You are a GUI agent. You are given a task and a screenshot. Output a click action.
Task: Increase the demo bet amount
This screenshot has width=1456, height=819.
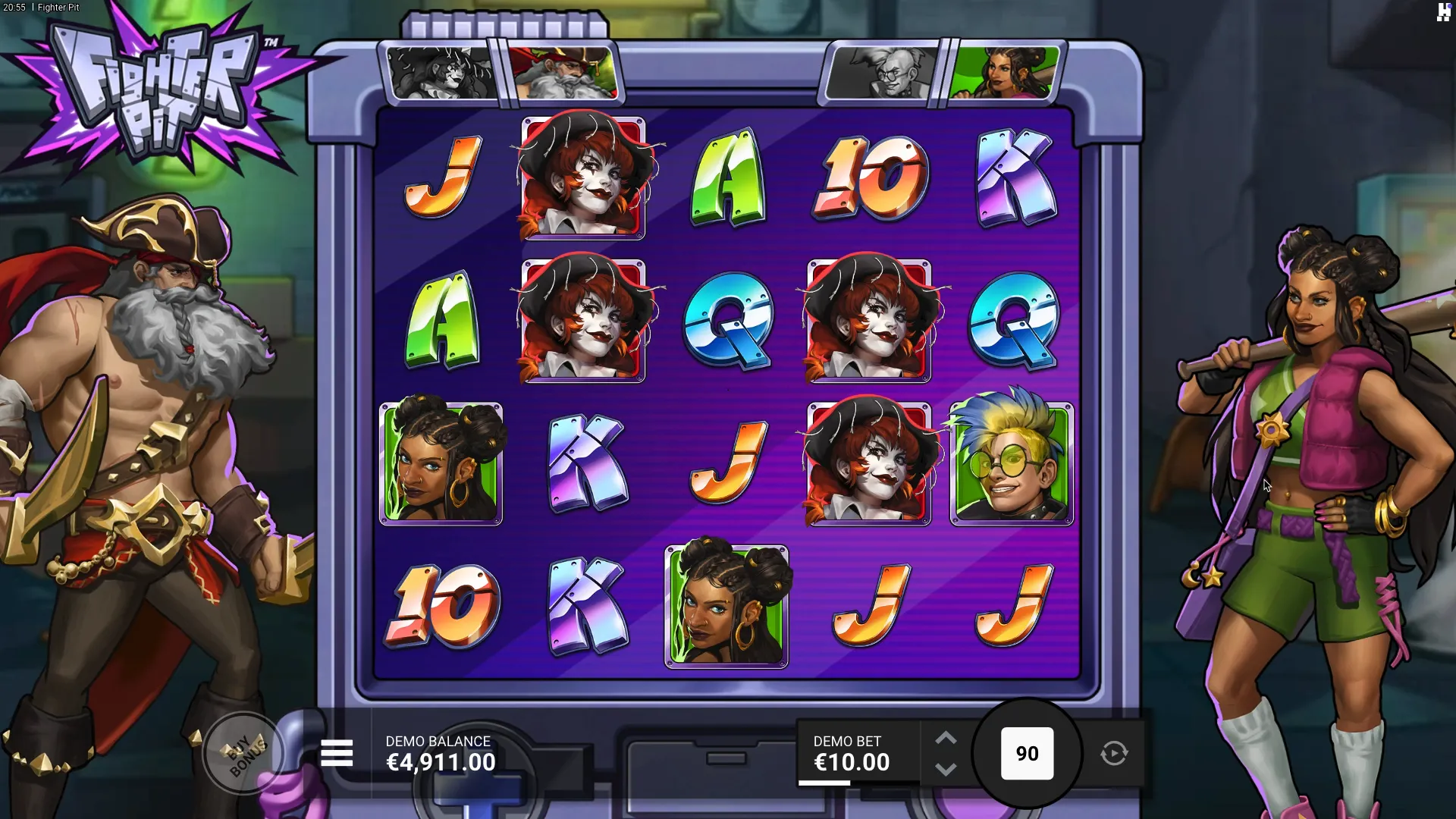click(x=946, y=739)
